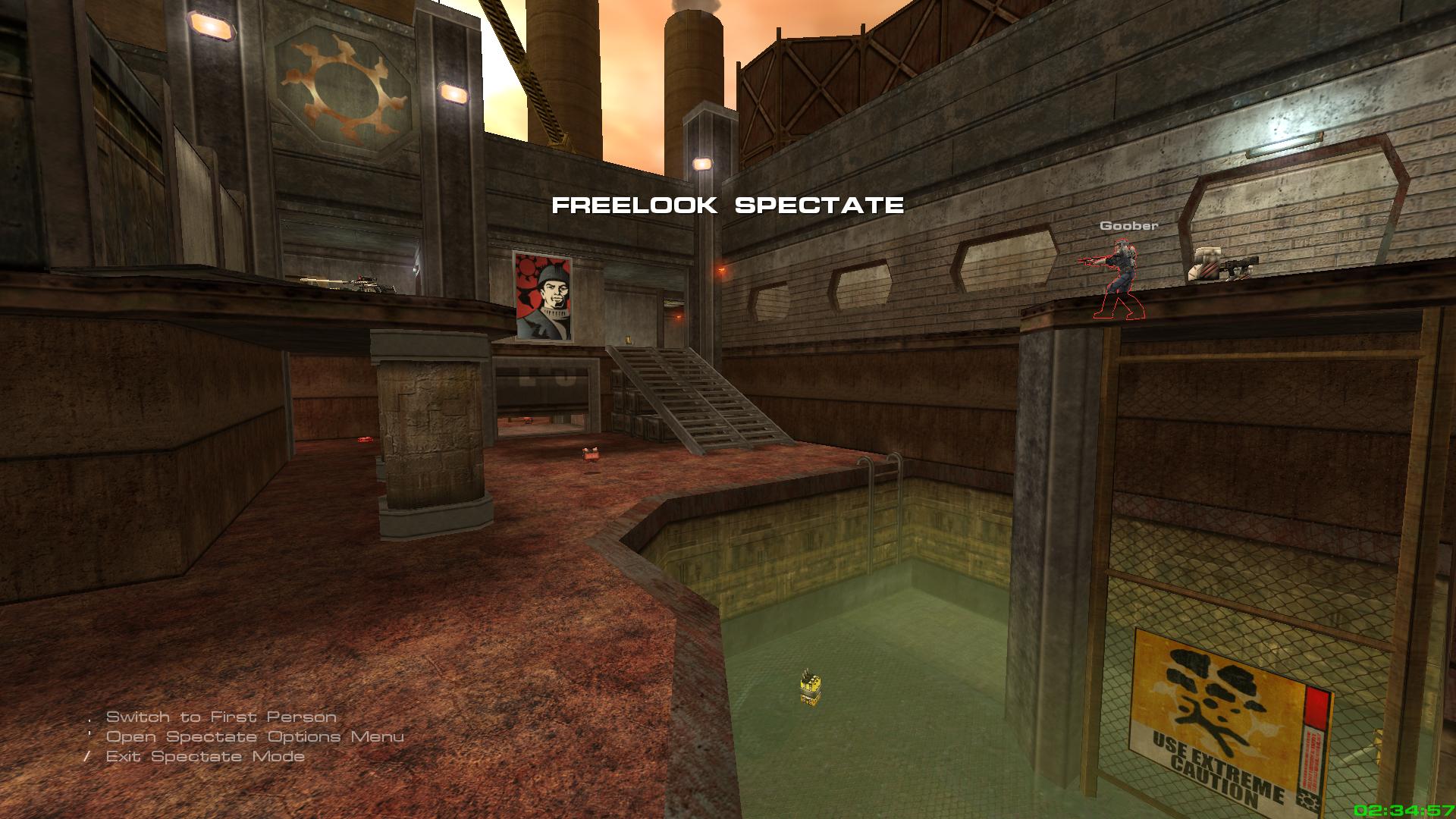Click the FREELOOK SPECTATE title text
The height and width of the screenshot is (819, 1456).
729,203
